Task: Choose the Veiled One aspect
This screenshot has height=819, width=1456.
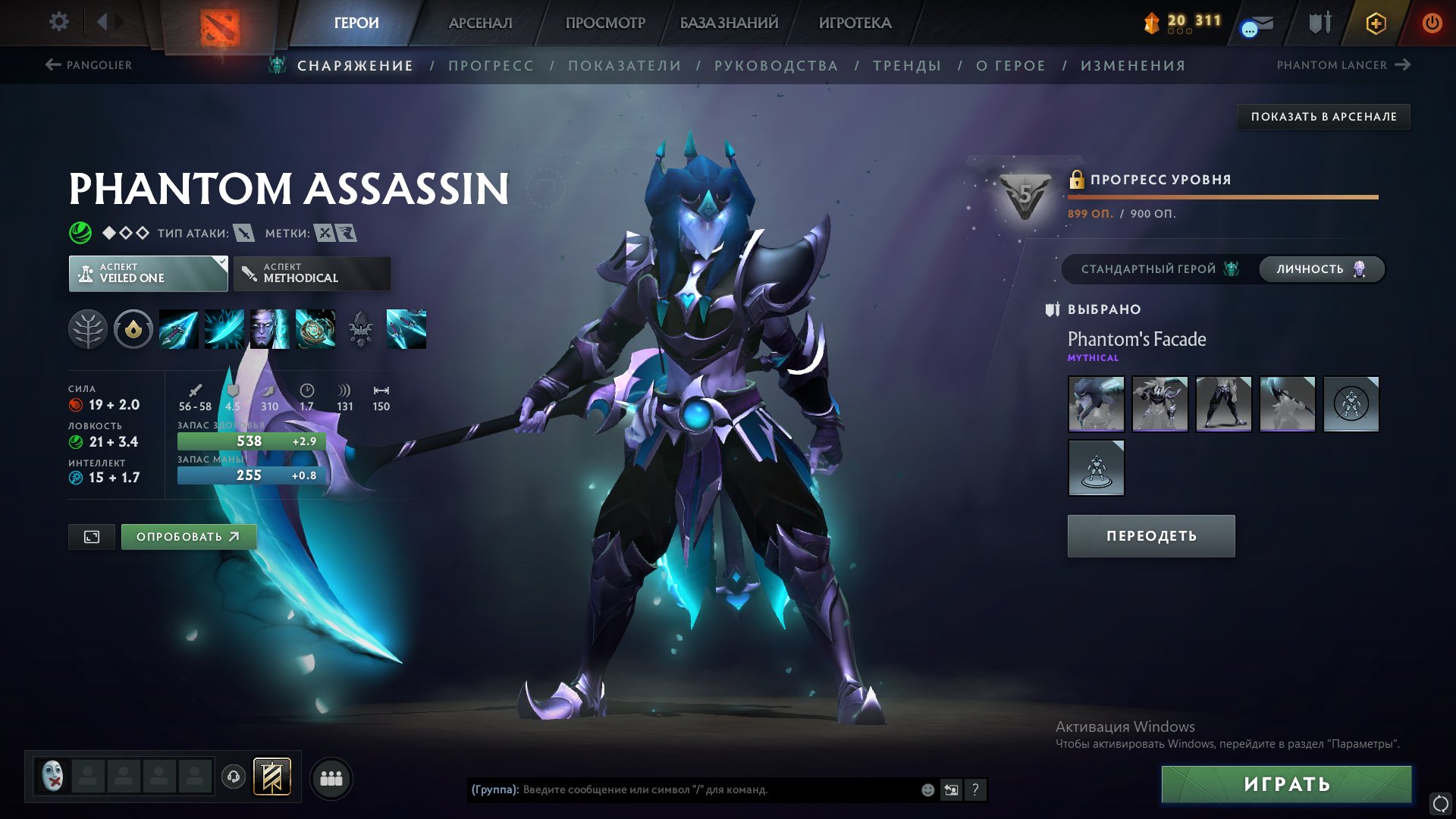Action: pos(148,273)
